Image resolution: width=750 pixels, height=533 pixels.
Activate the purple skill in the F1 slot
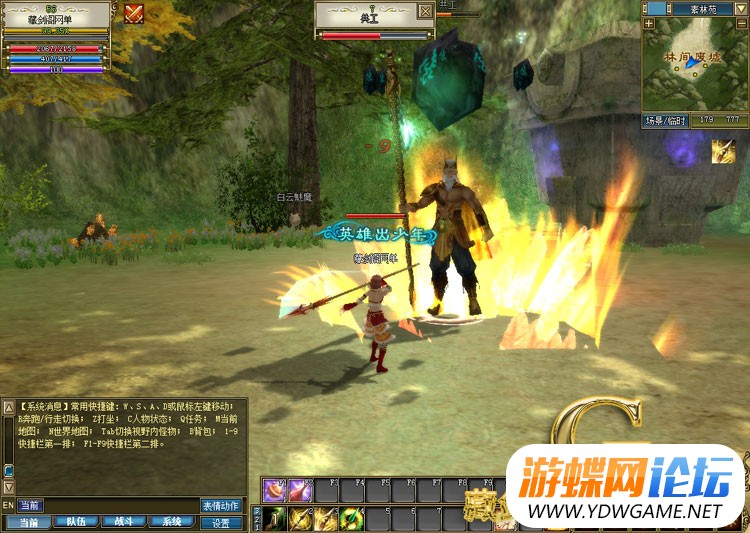(x=275, y=490)
